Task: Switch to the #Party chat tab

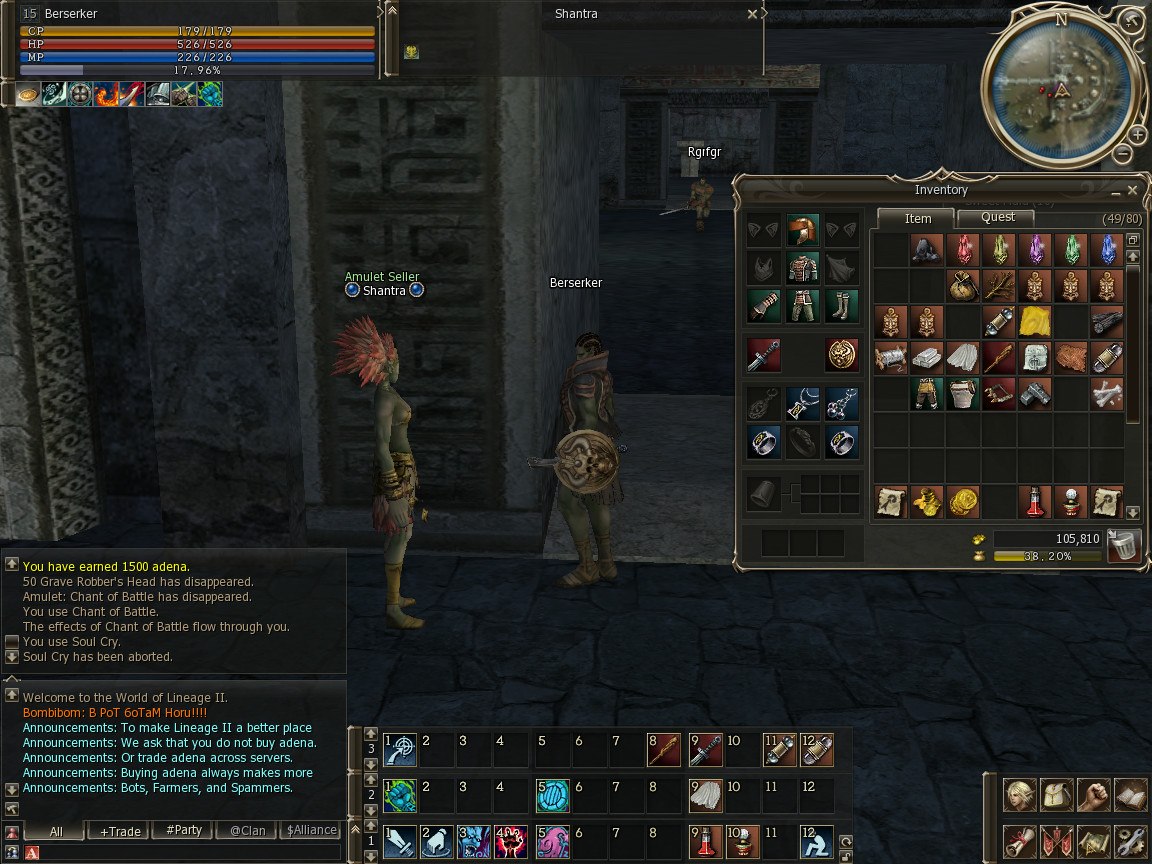Action: click(183, 830)
